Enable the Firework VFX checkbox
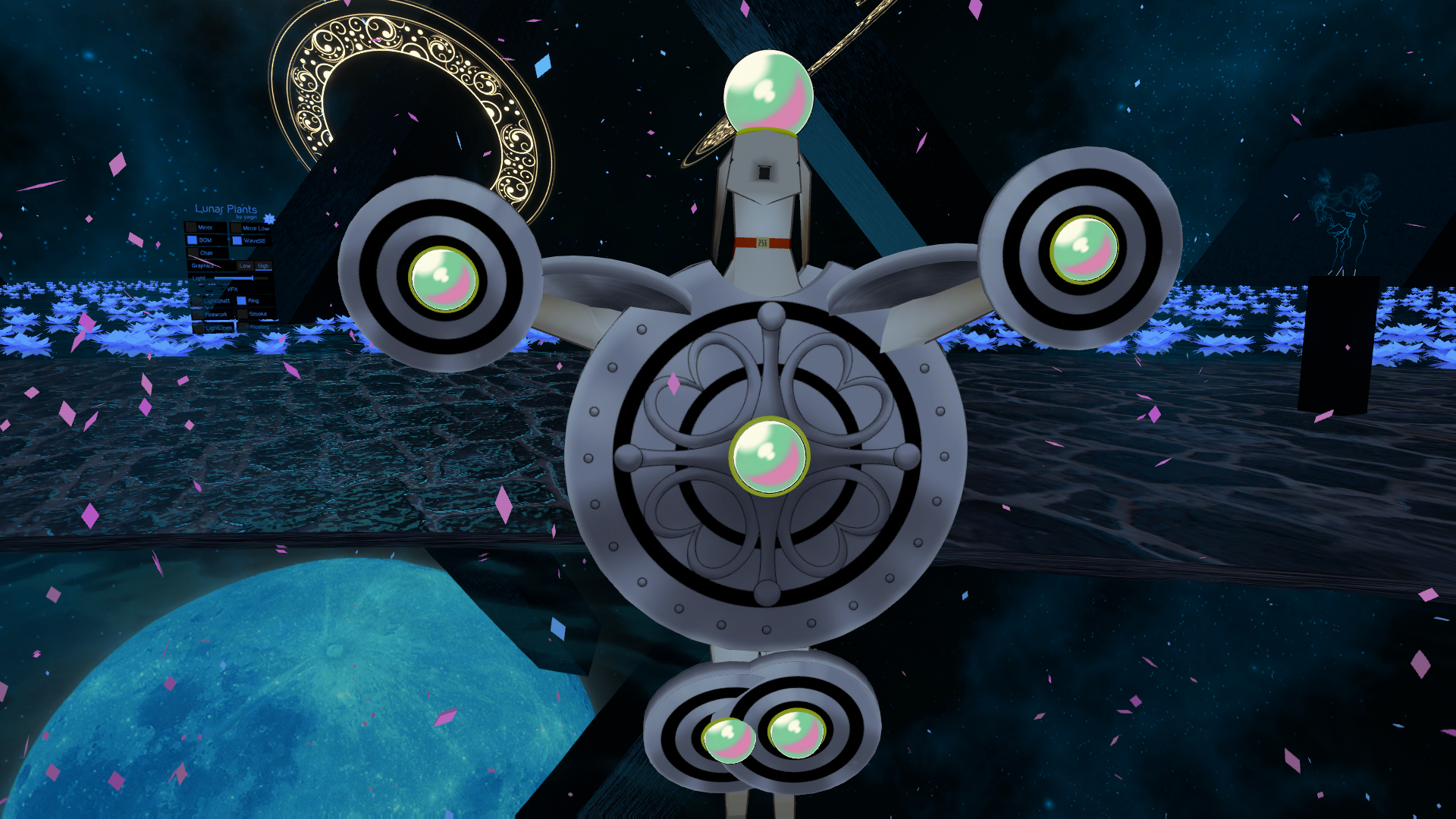The image size is (1456, 819). (197, 314)
